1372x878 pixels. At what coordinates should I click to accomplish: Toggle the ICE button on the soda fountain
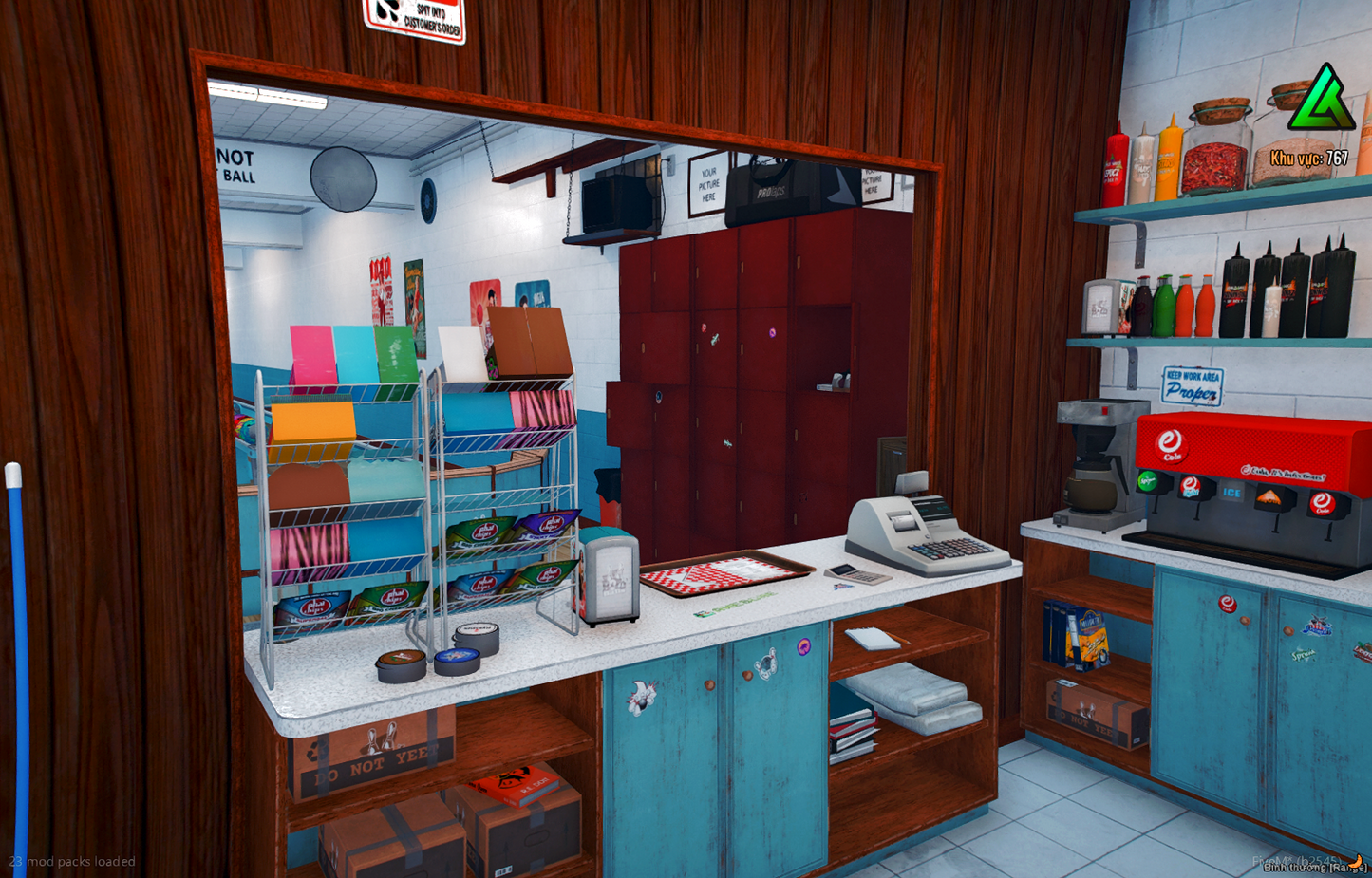click(1231, 494)
